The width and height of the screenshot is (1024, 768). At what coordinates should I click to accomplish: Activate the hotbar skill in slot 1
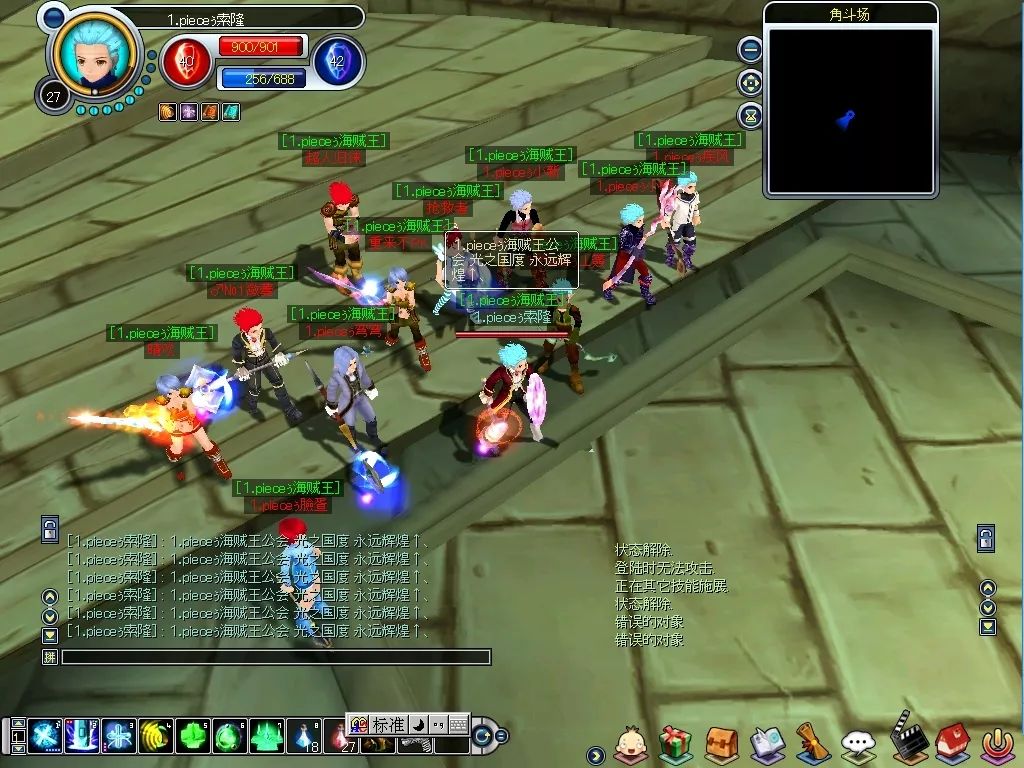point(45,736)
